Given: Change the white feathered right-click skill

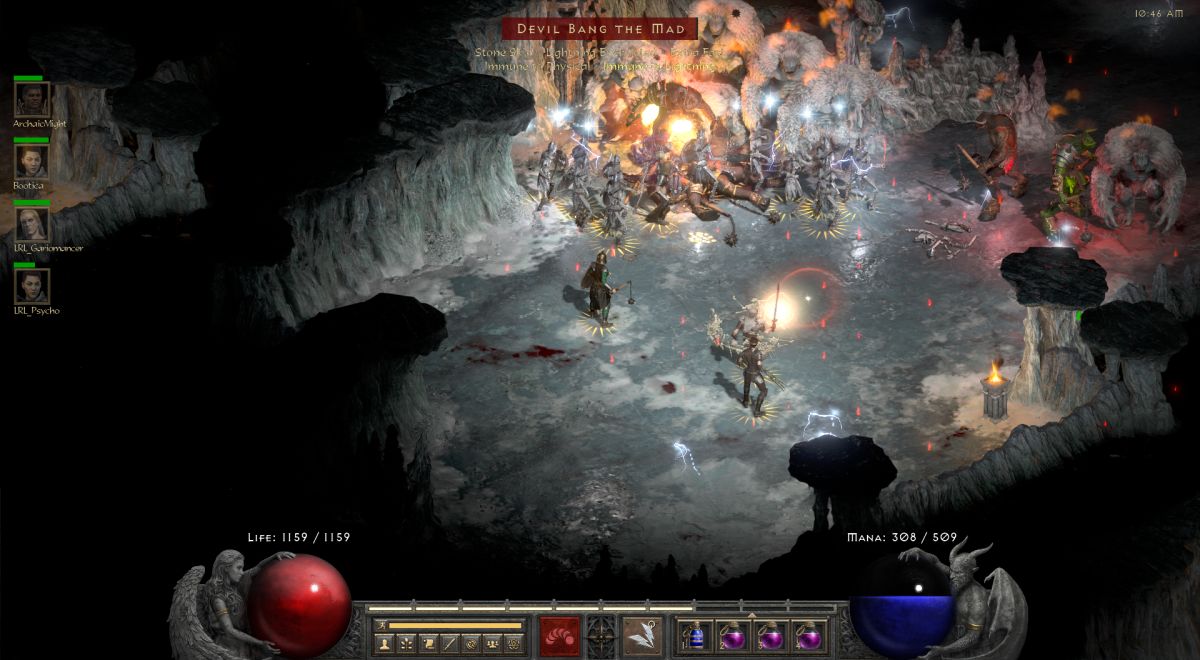Looking at the screenshot, I should coord(641,635).
